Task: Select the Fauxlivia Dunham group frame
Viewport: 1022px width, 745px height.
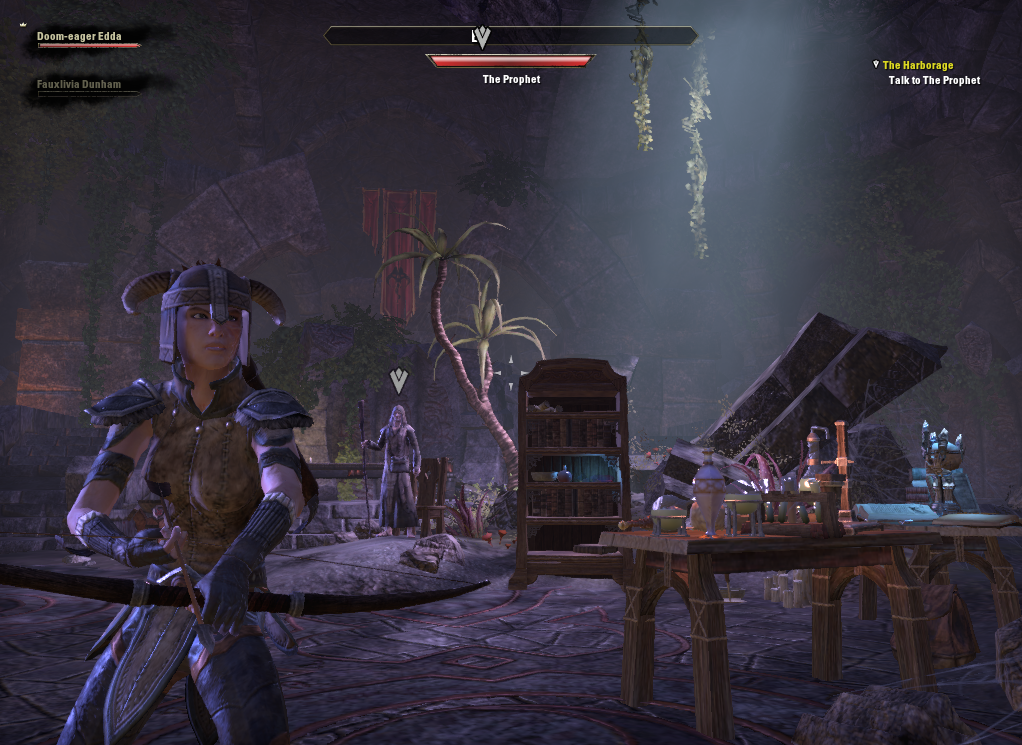Action: (80, 86)
